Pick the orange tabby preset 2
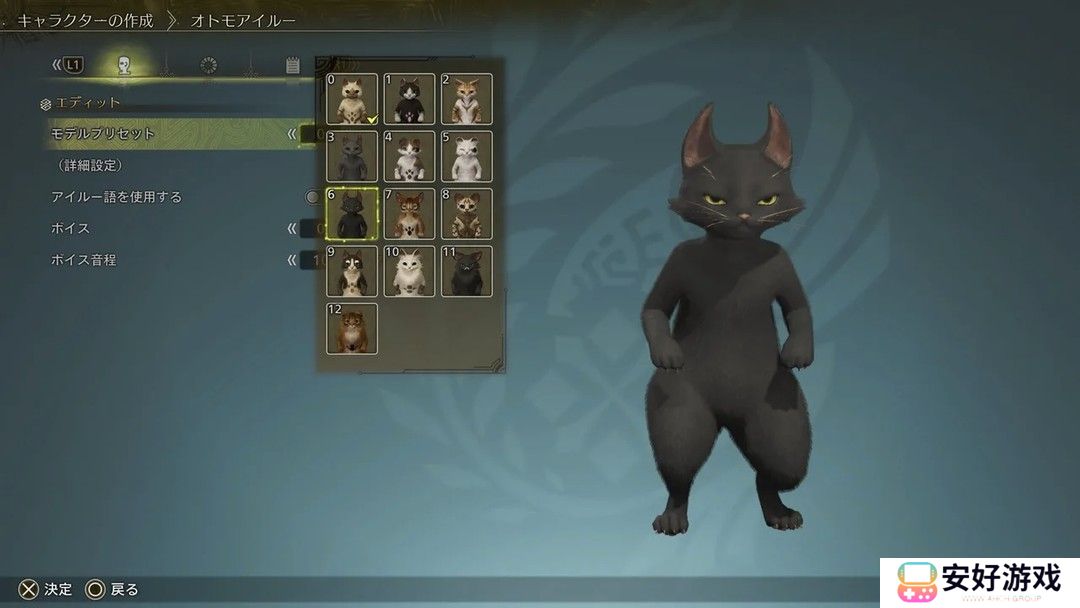 467,99
